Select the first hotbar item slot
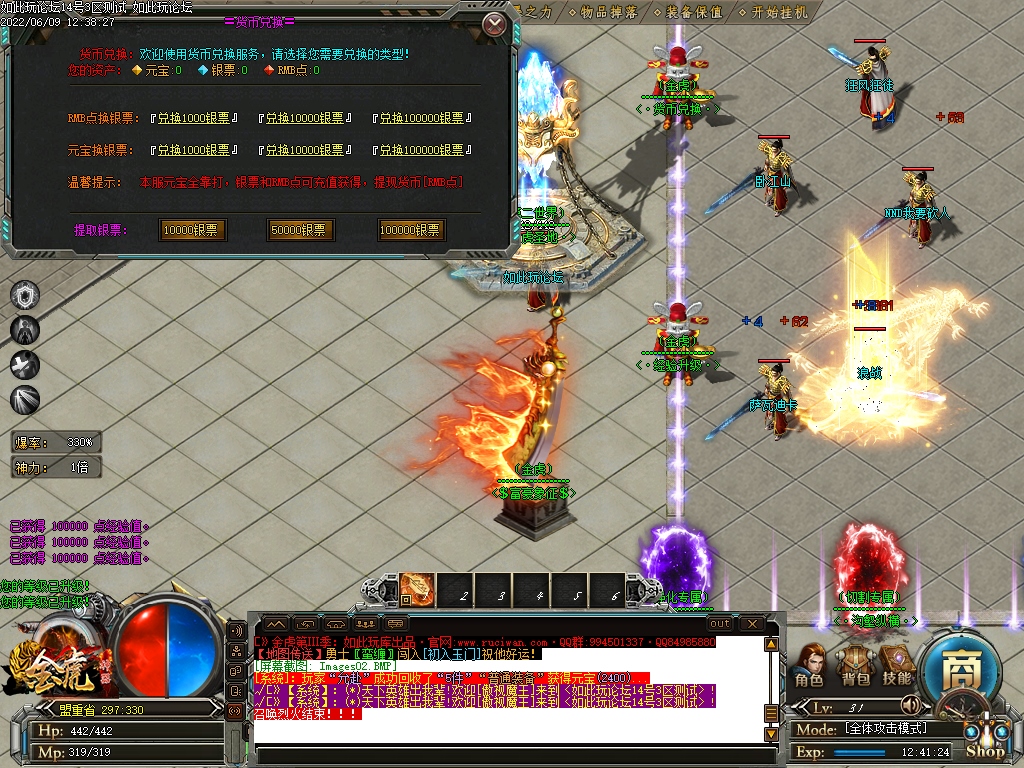The height and width of the screenshot is (768, 1024). coord(418,590)
